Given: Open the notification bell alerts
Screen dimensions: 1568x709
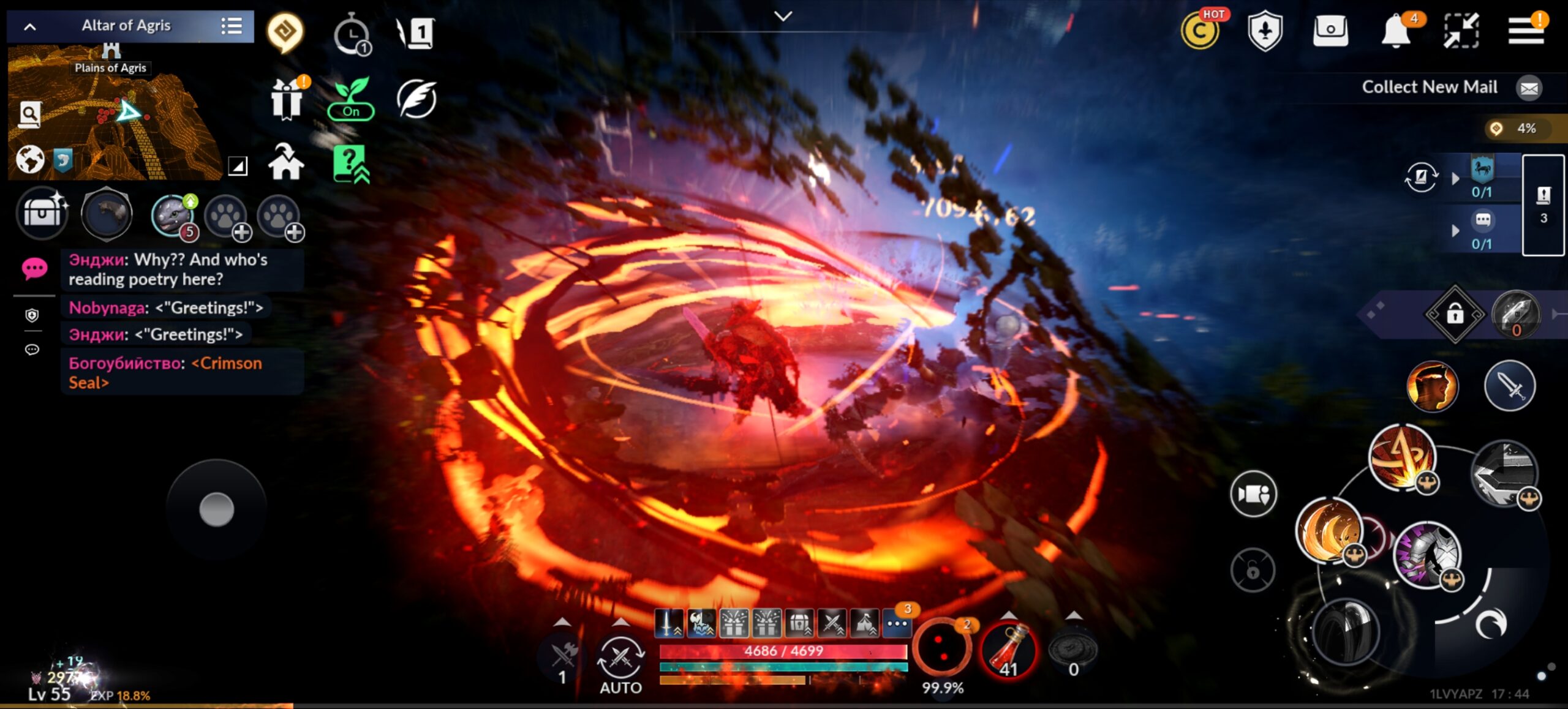Looking at the screenshot, I should coord(1396,31).
